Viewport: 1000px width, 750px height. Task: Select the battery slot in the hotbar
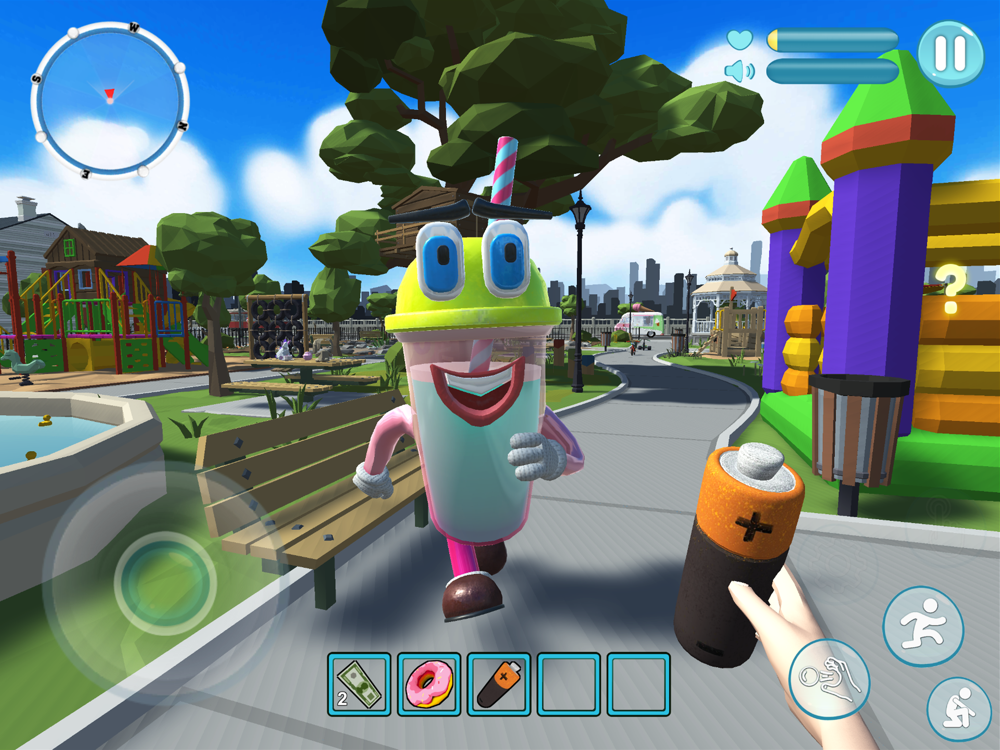(499, 685)
